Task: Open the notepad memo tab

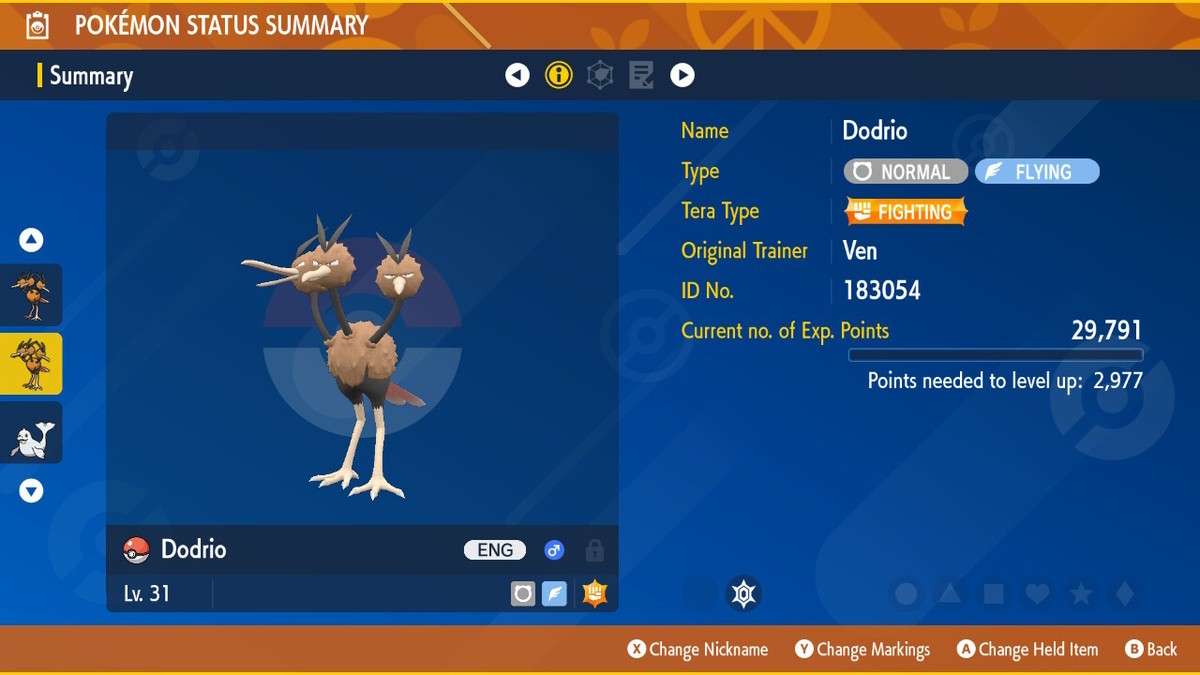Action: 641,75
